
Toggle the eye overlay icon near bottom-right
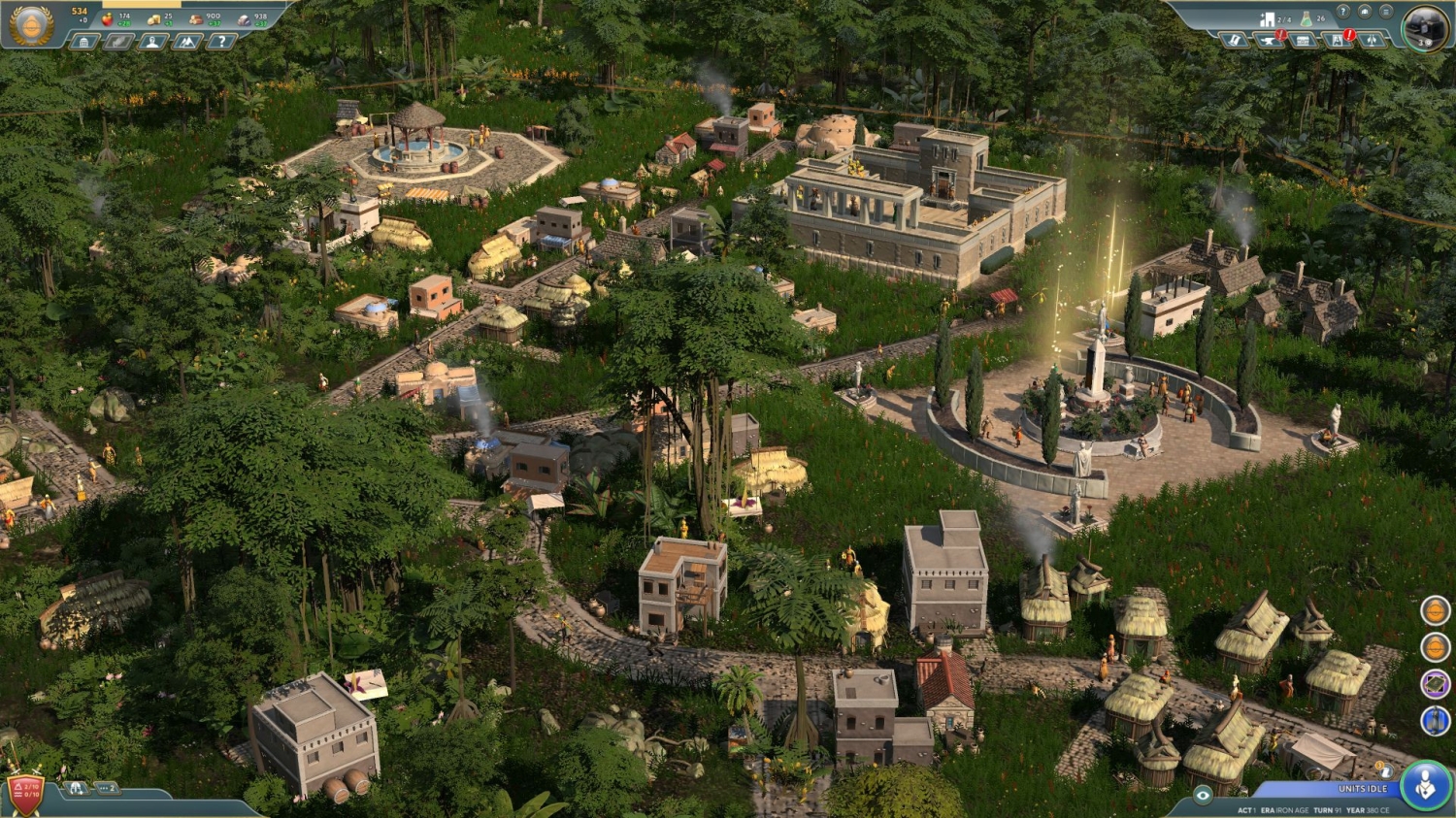click(x=1203, y=794)
